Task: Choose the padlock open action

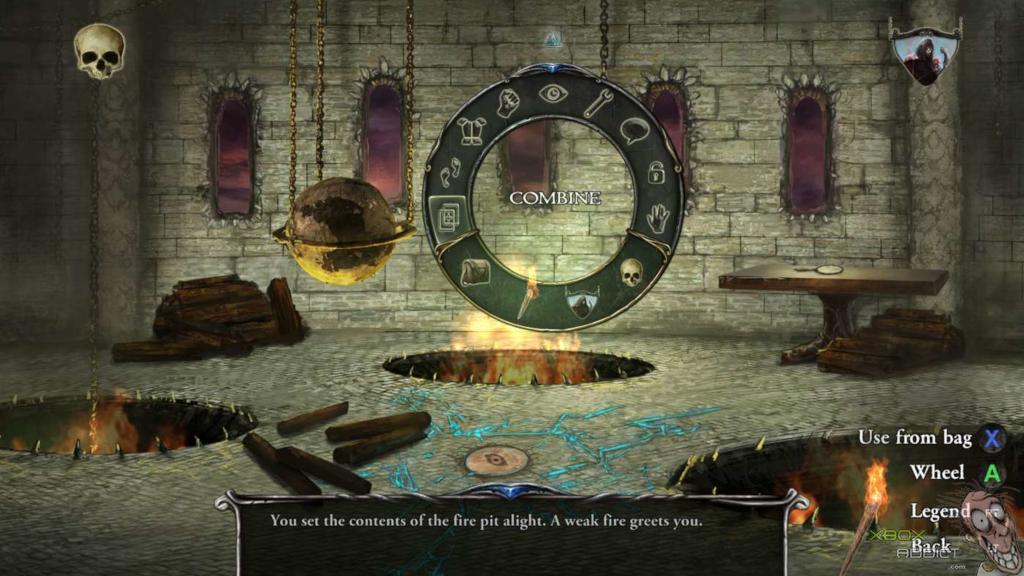Action: tap(656, 172)
